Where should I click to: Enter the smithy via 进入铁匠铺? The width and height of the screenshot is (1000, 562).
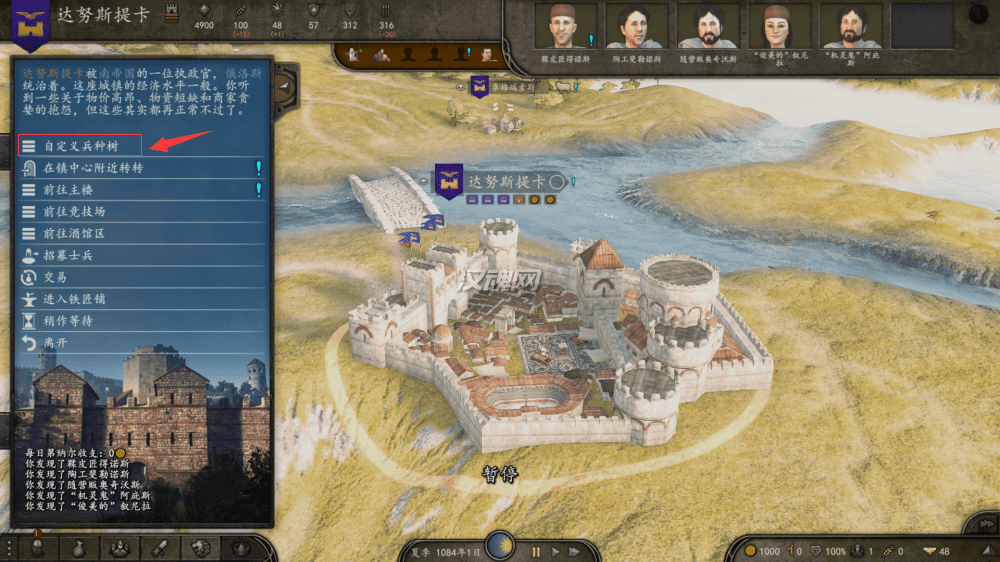coord(74,299)
